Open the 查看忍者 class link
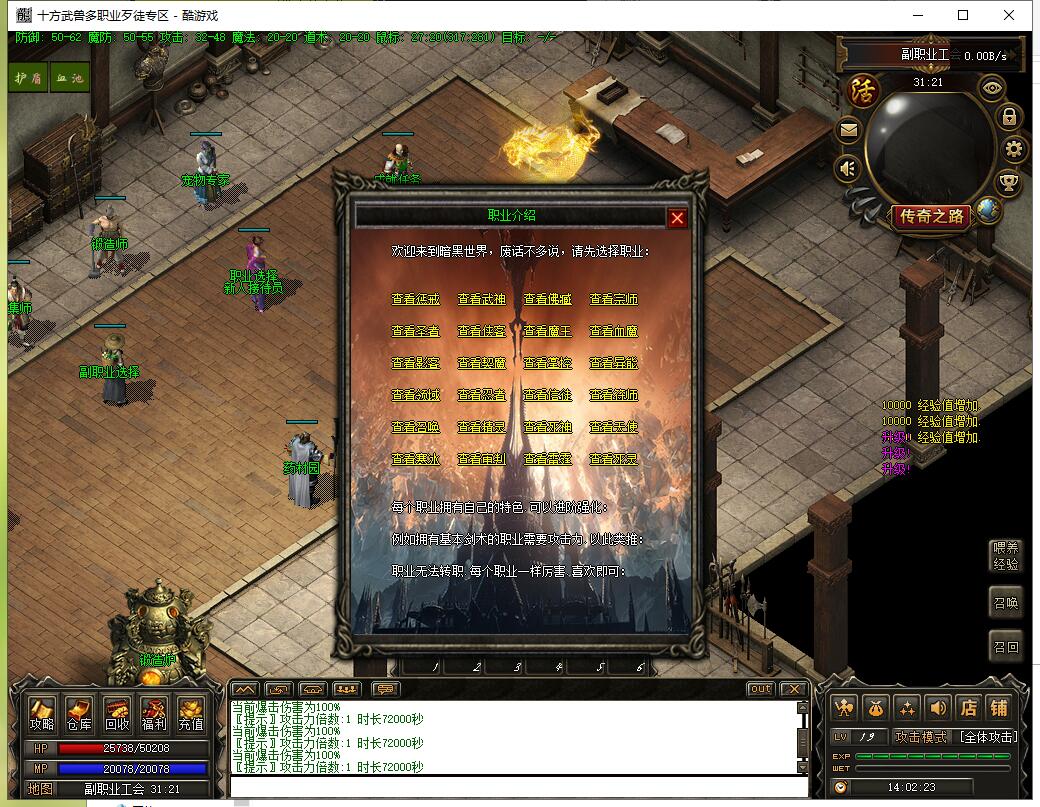Image resolution: width=1040 pixels, height=807 pixels. click(482, 395)
